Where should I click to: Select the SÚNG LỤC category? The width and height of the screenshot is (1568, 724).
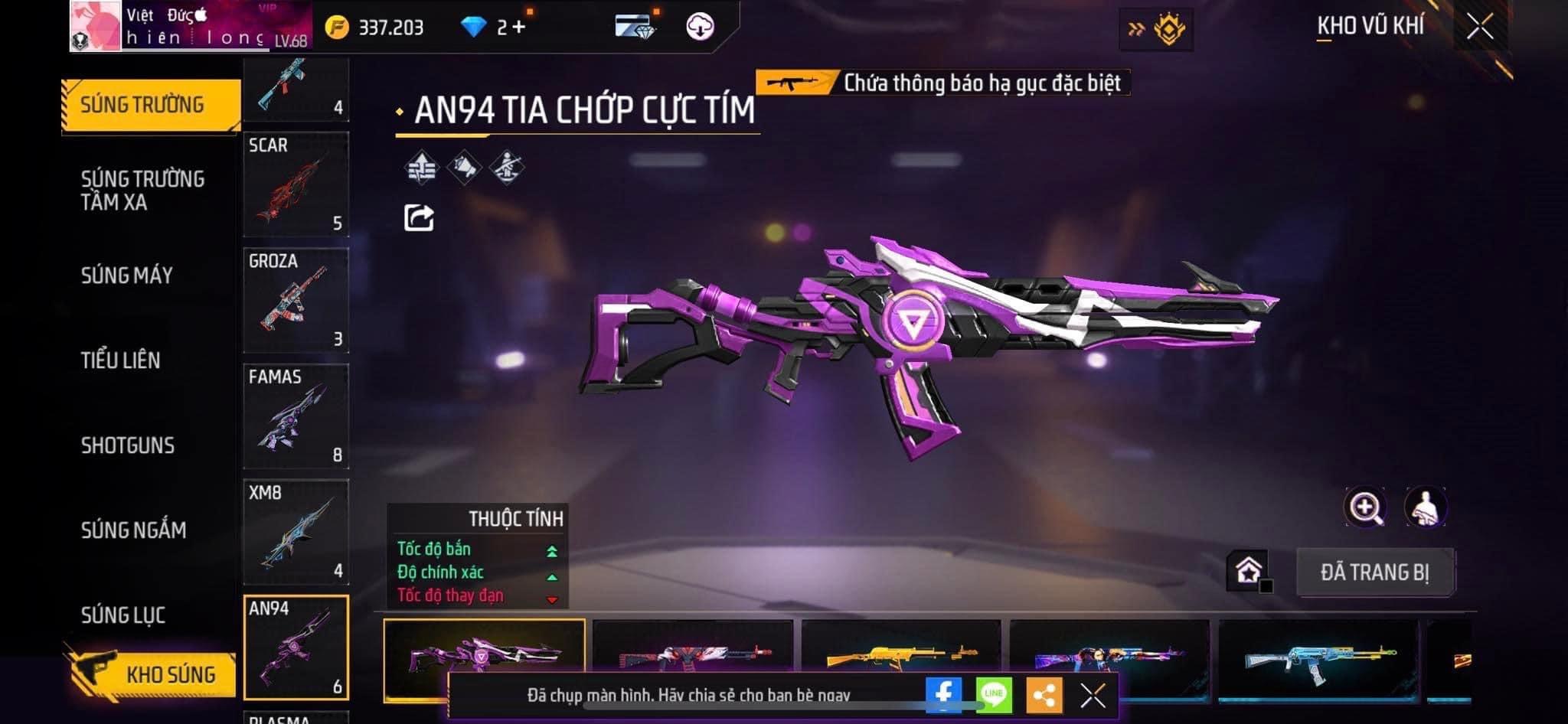click(123, 615)
